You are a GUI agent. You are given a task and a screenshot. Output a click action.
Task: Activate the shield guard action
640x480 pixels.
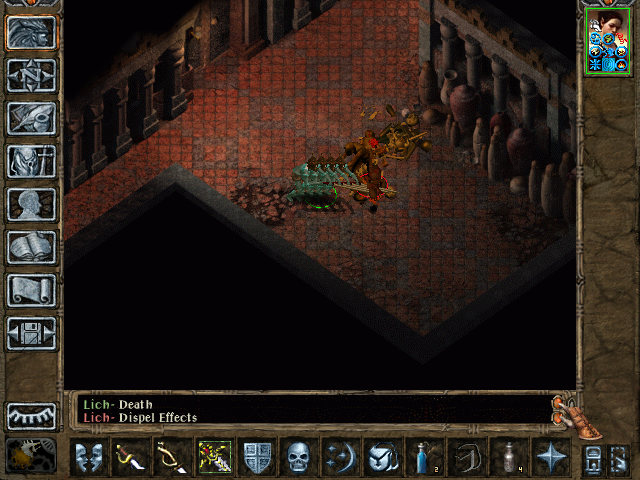click(x=256, y=457)
